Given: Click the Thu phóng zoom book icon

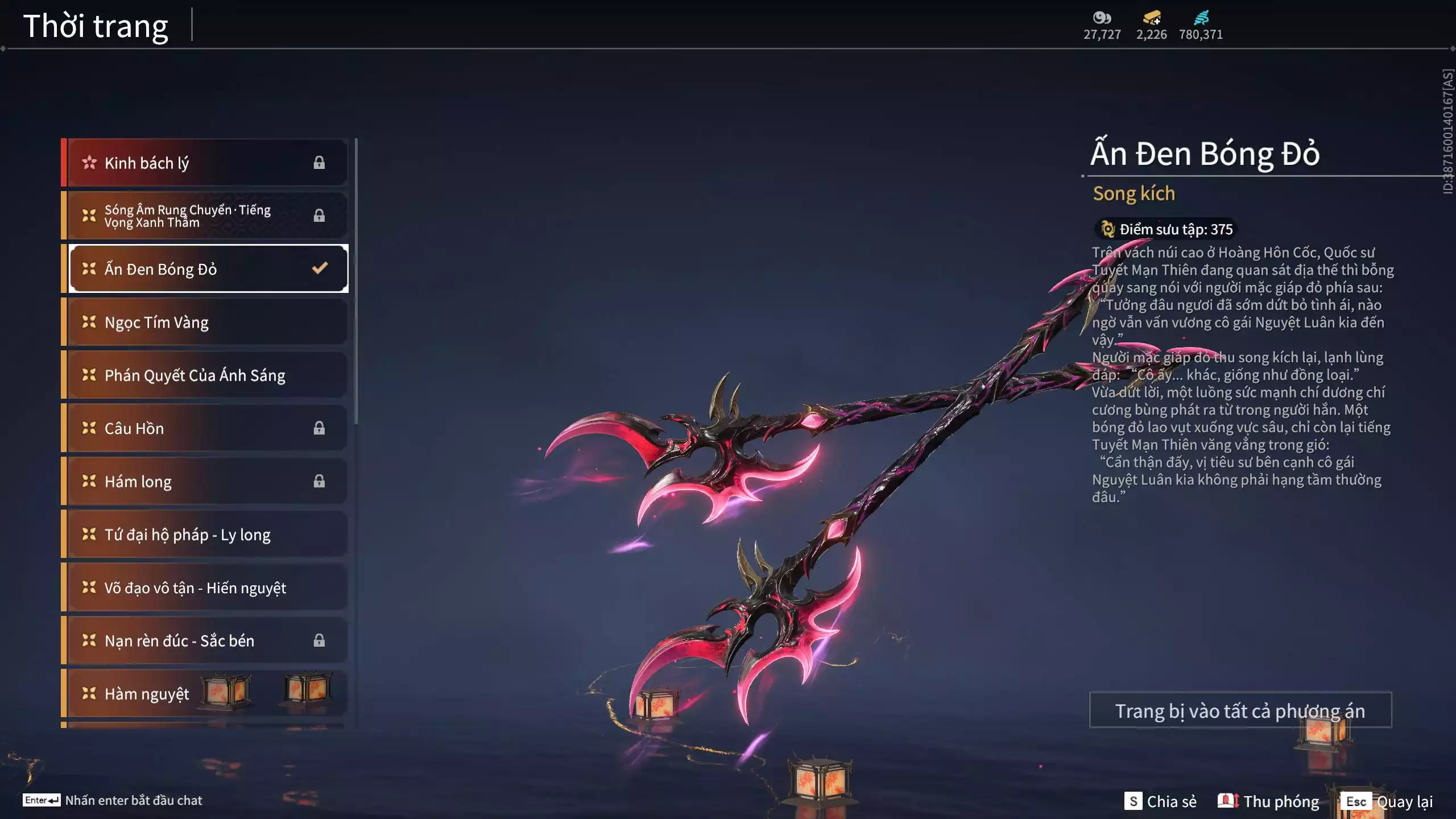Looking at the screenshot, I should point(1230,801).
